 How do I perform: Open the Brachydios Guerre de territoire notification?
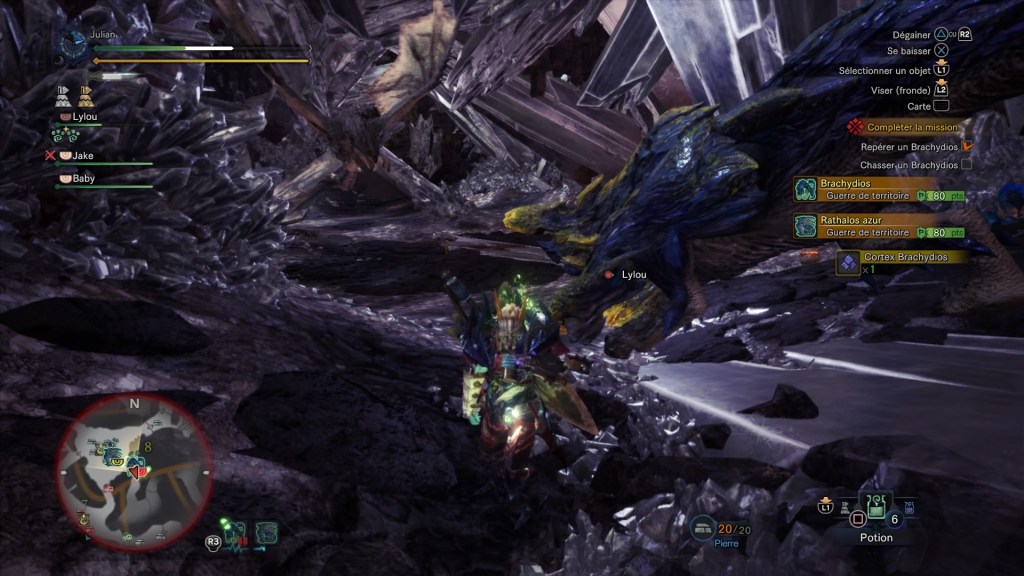point(880,189)
